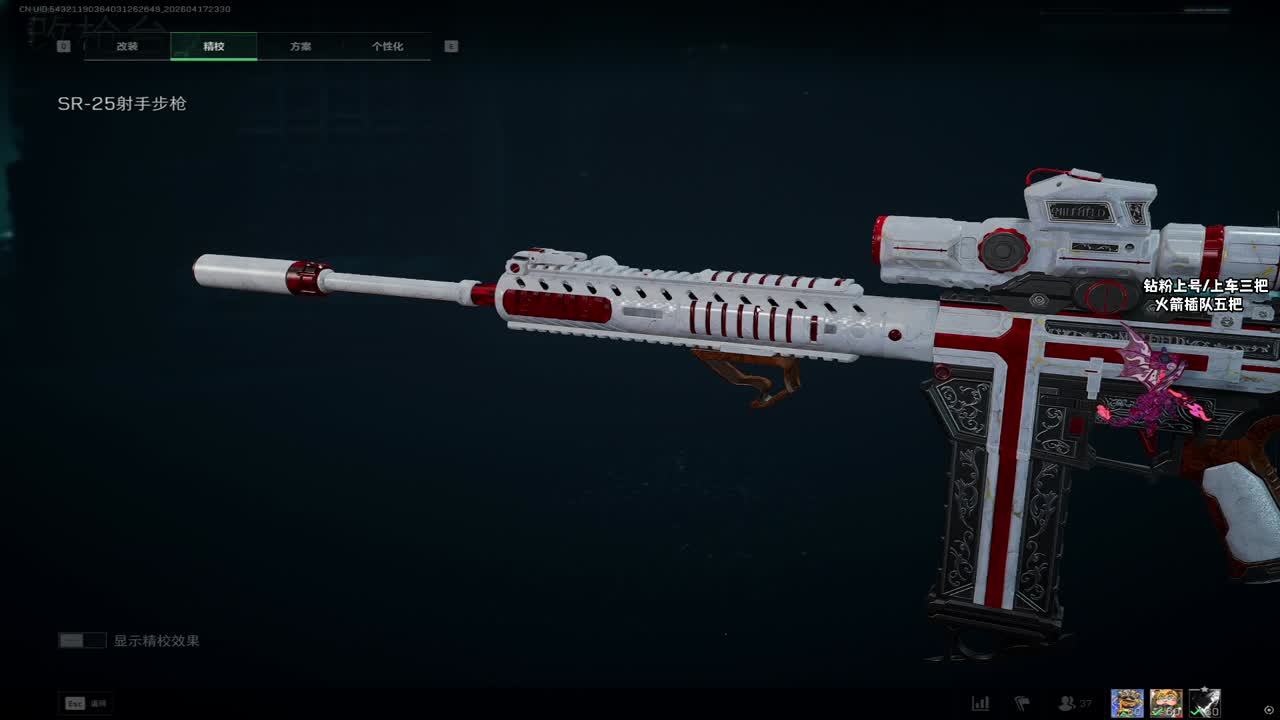Screen dimensions: 1280x720
Task: Select the starred dark avatar thumbnail
Action: point(1204,703)
